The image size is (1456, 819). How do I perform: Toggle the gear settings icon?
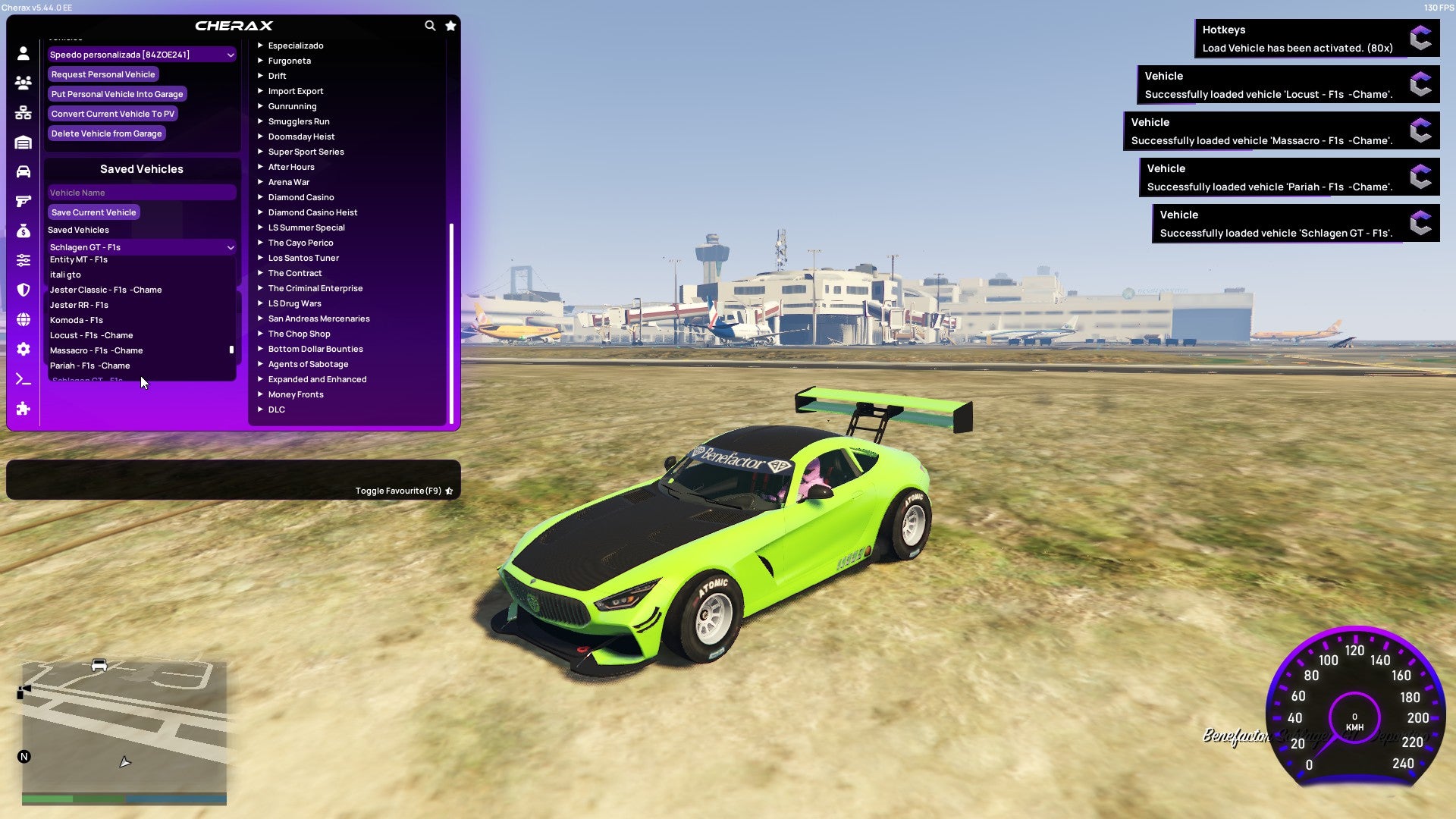tap(23, 349)
